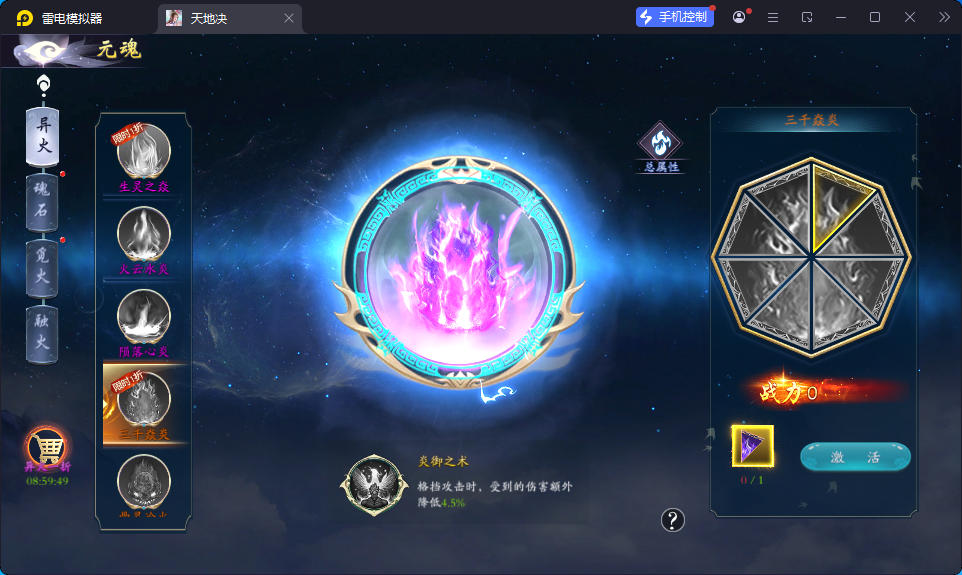Choose the 火云水炎 flame
The image size is (962, 575).
[144, 234]
